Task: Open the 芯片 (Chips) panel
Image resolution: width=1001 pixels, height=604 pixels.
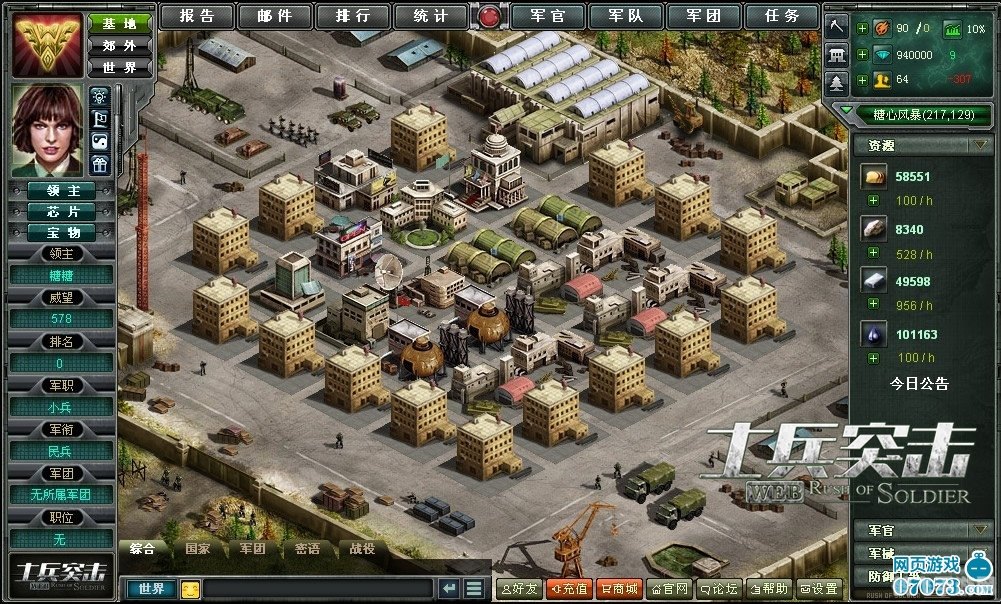Action: pyautogui.click(x=62, y=211)
